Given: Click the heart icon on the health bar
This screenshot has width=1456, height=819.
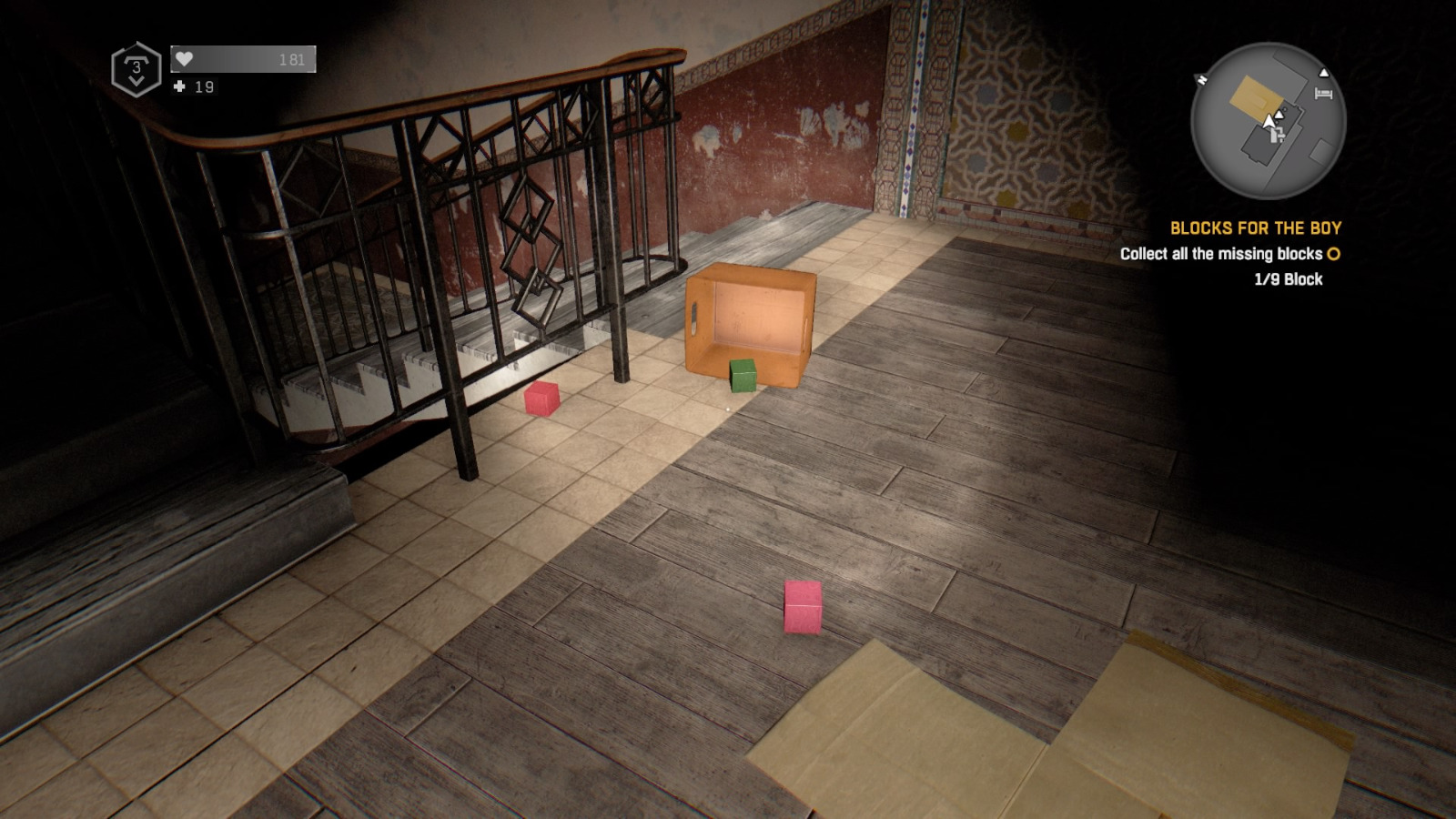Looking at the screenshot, I should coord(185,59).
